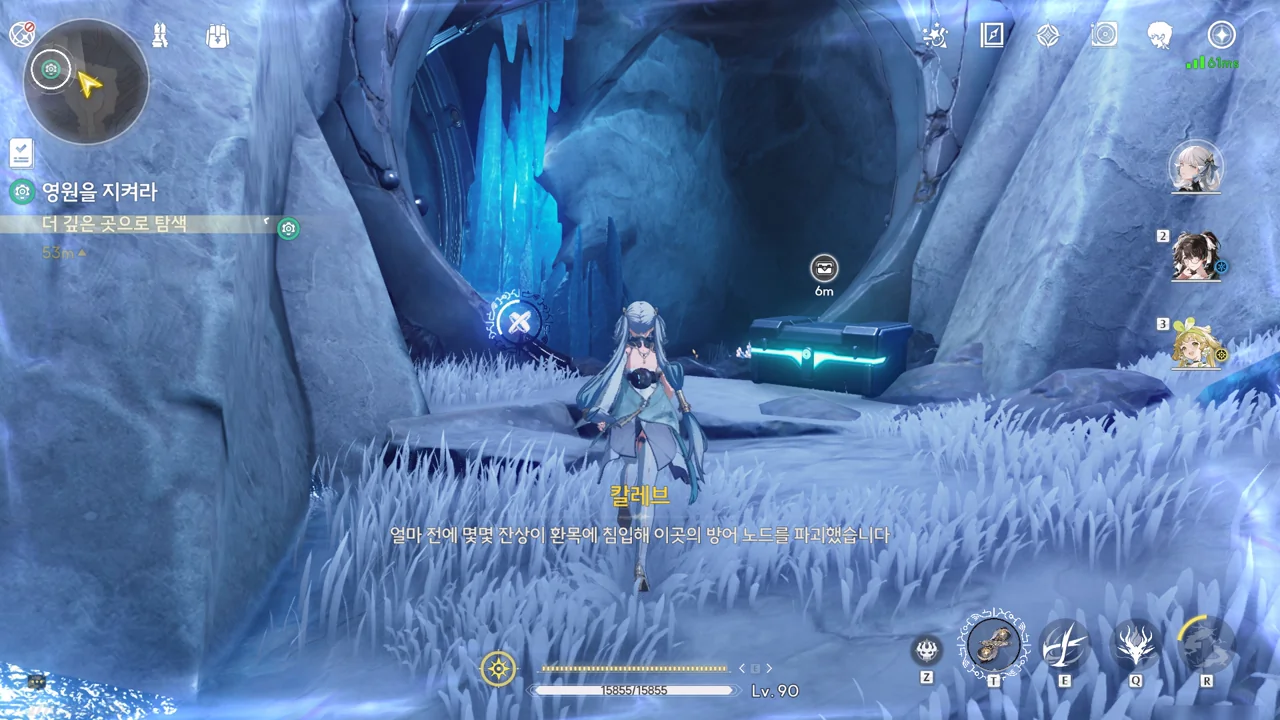Image resolution: width=1280 pixels, height=720 pixels.
Task: Open the circular minimap
Action: [x=86, y=82]
